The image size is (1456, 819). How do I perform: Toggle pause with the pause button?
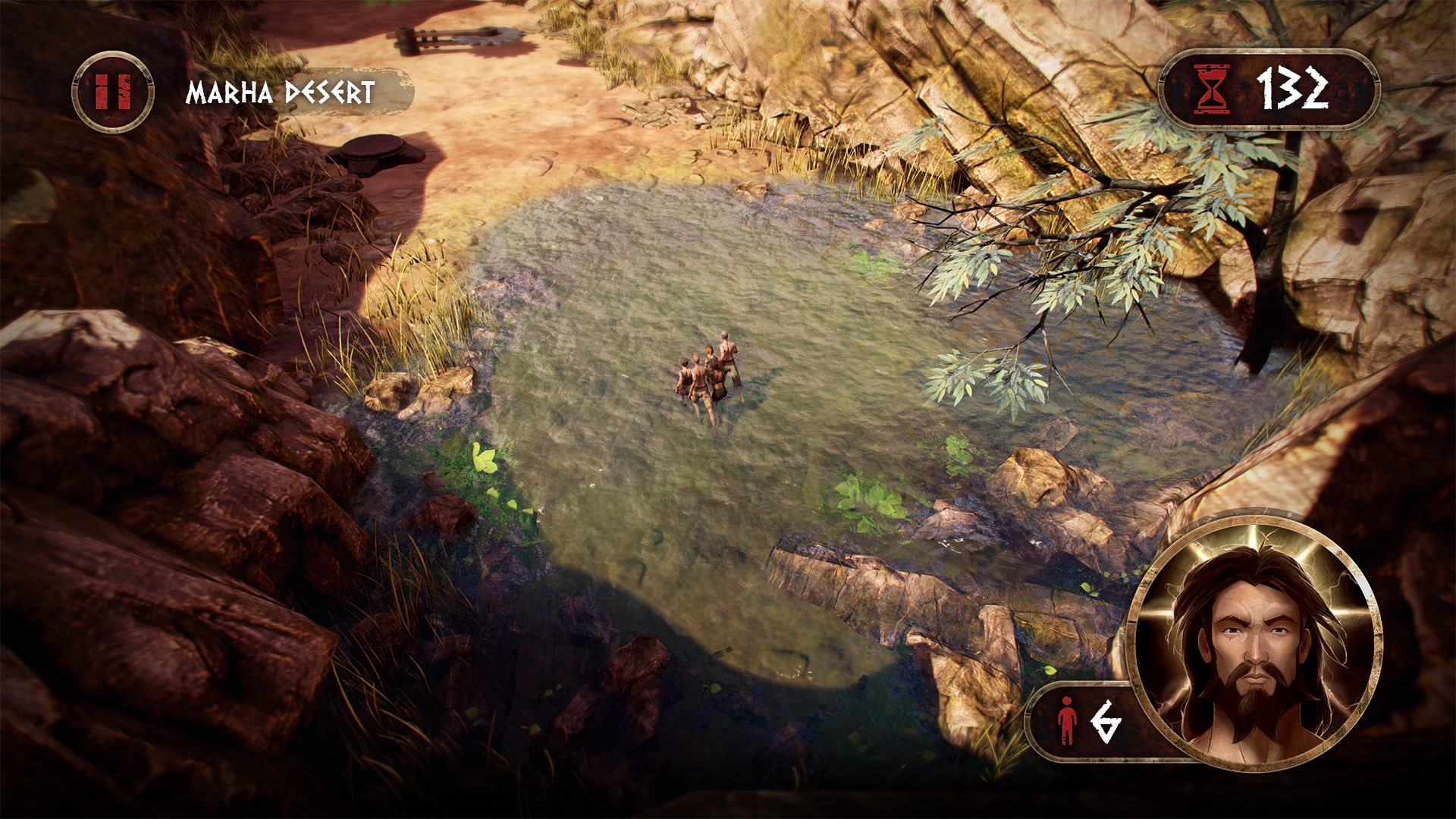point(111,93)
